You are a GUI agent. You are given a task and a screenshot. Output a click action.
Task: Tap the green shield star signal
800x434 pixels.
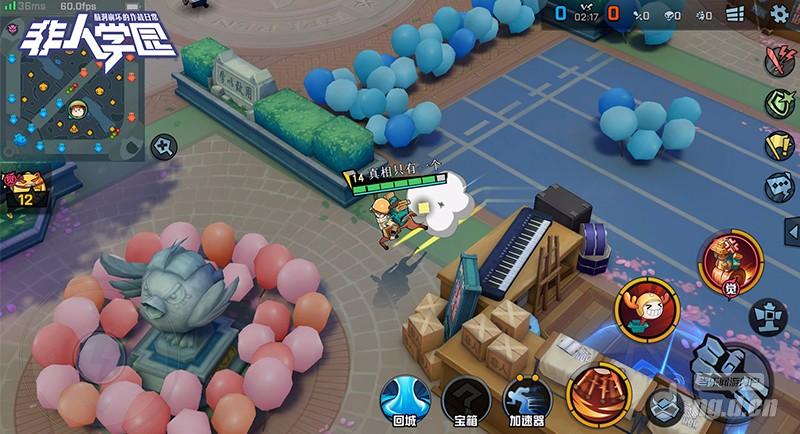point(778,102)
